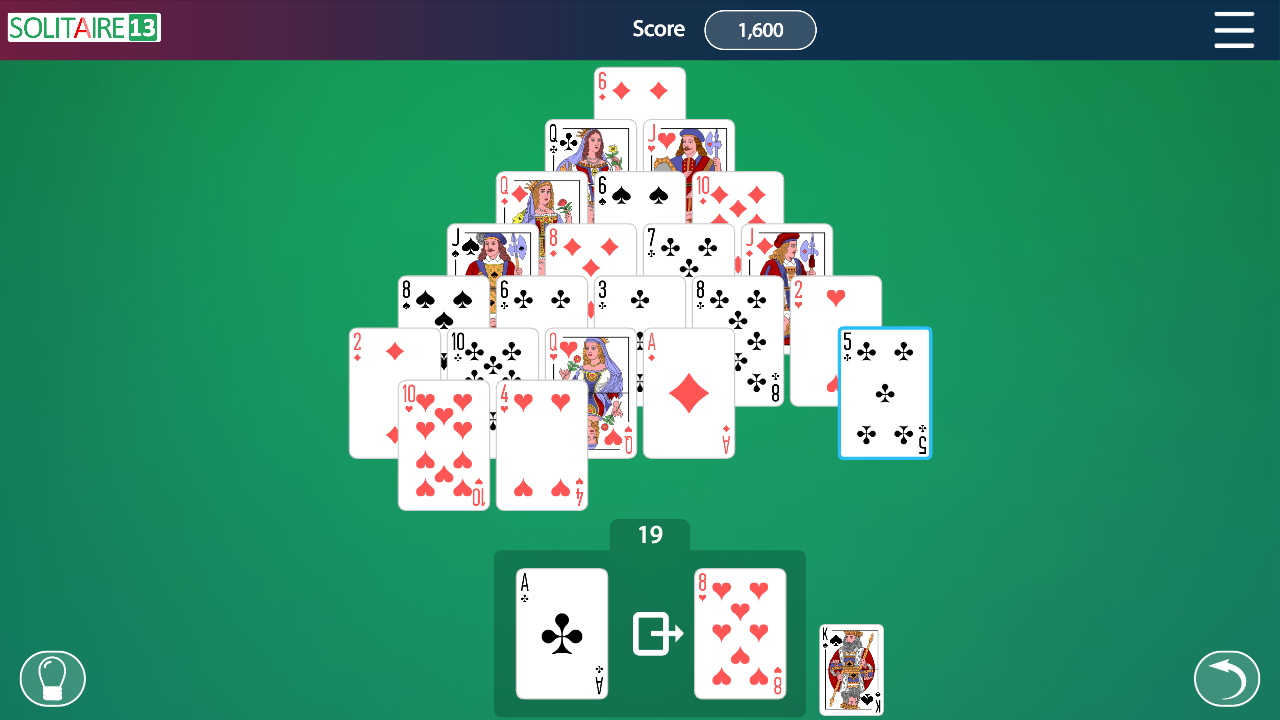Screen dimensions: 1280x720
Task: Undo the last move with the arrow icon
Action: (1228, 678)
